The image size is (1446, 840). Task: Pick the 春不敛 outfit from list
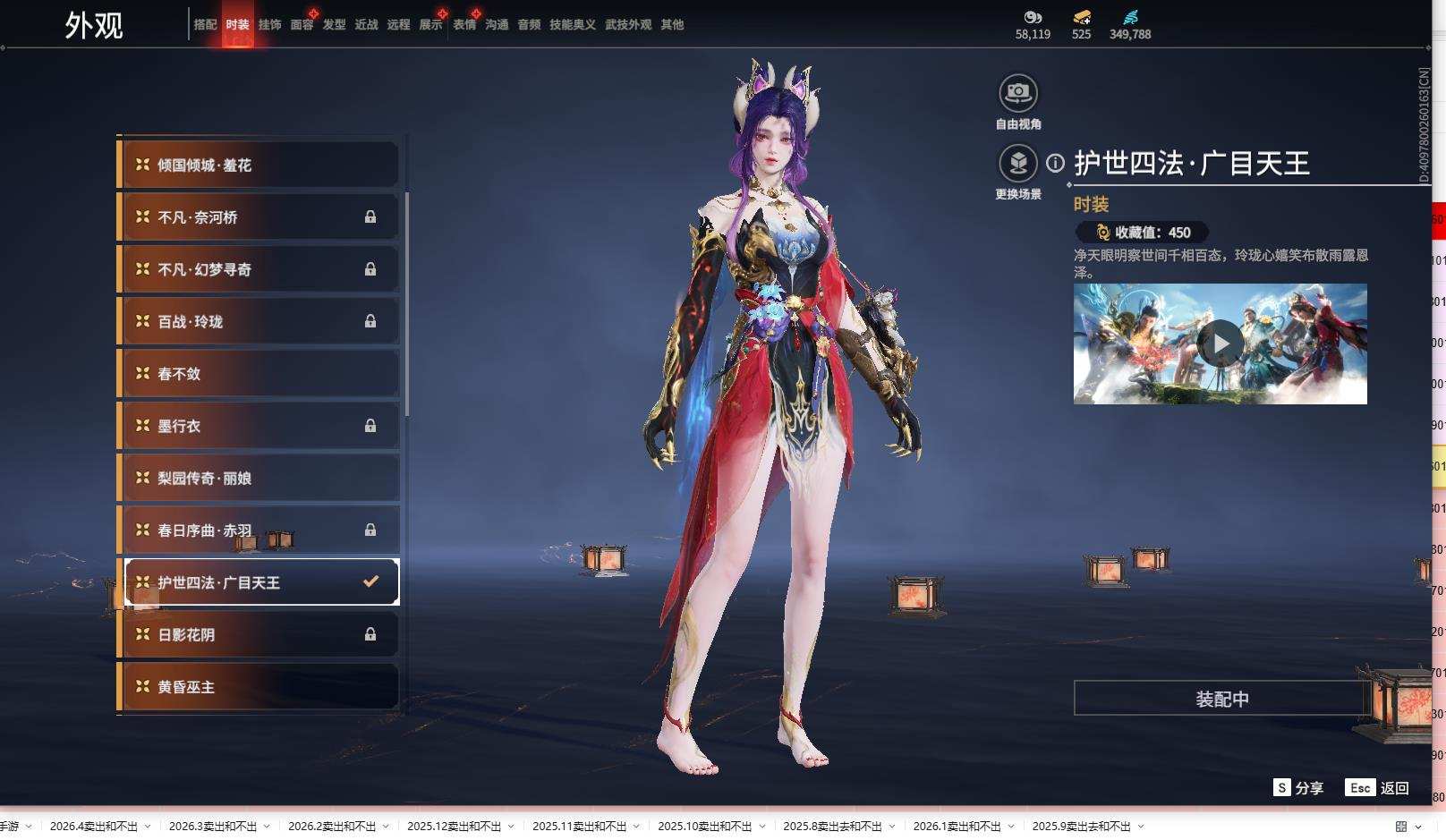[x=259, y=374]
